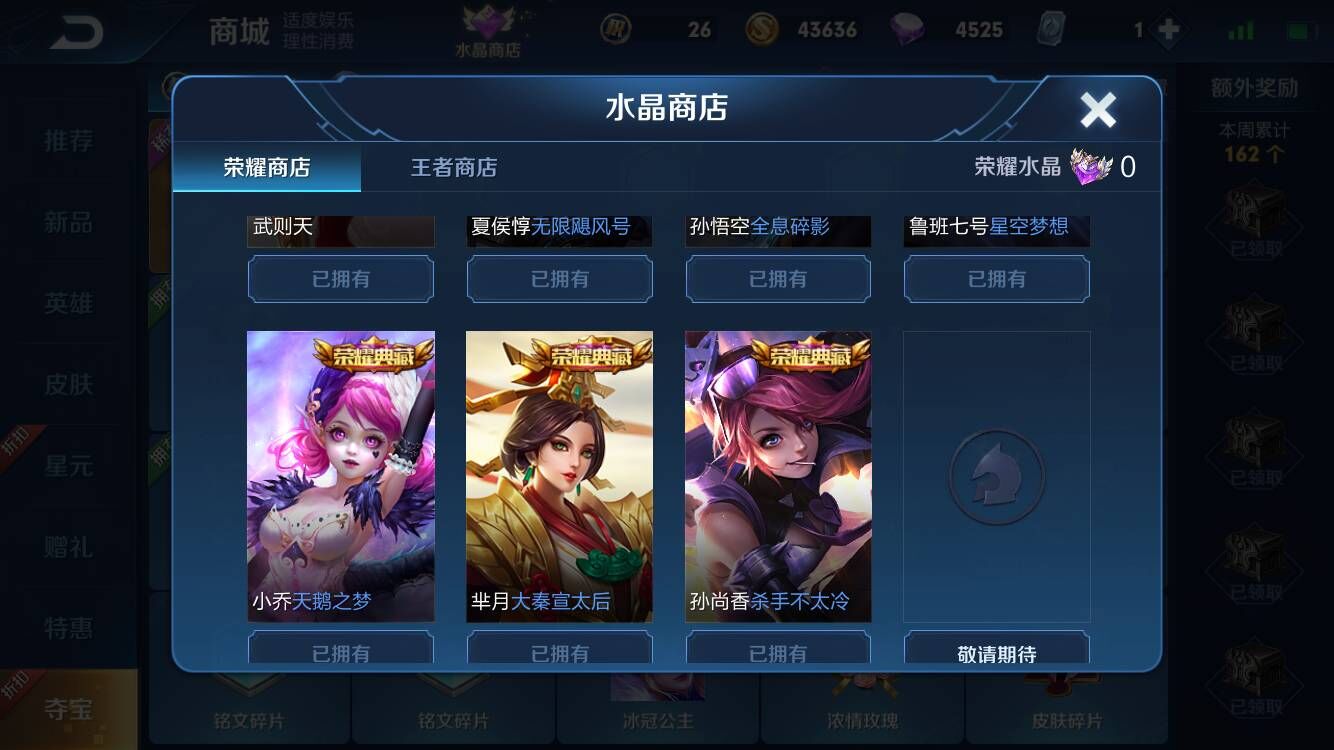Switch to the 王者商店 tab
The image size is (1334, 750).
(455, 168)
